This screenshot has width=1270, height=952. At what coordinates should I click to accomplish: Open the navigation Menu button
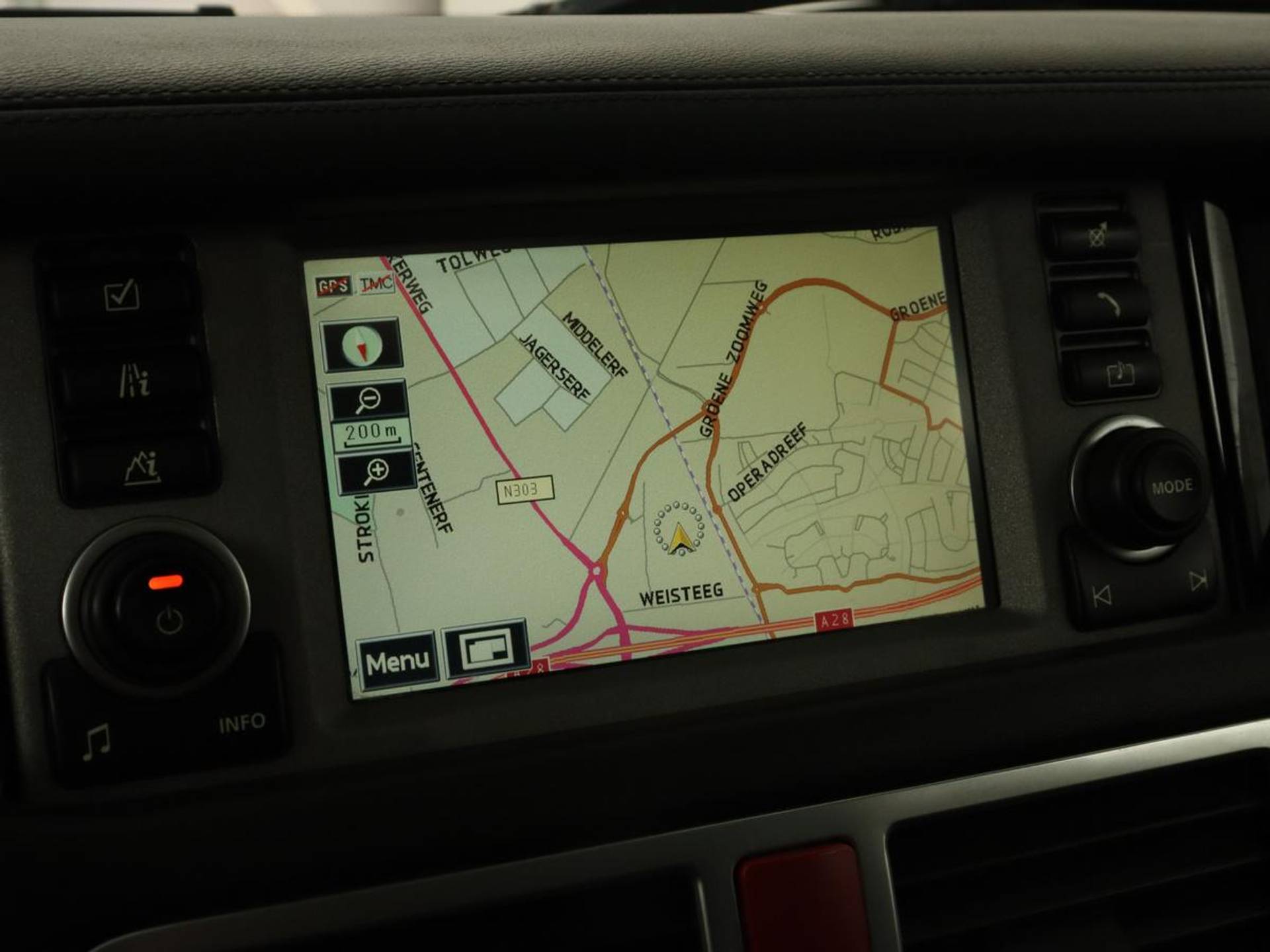coord(397,660)
